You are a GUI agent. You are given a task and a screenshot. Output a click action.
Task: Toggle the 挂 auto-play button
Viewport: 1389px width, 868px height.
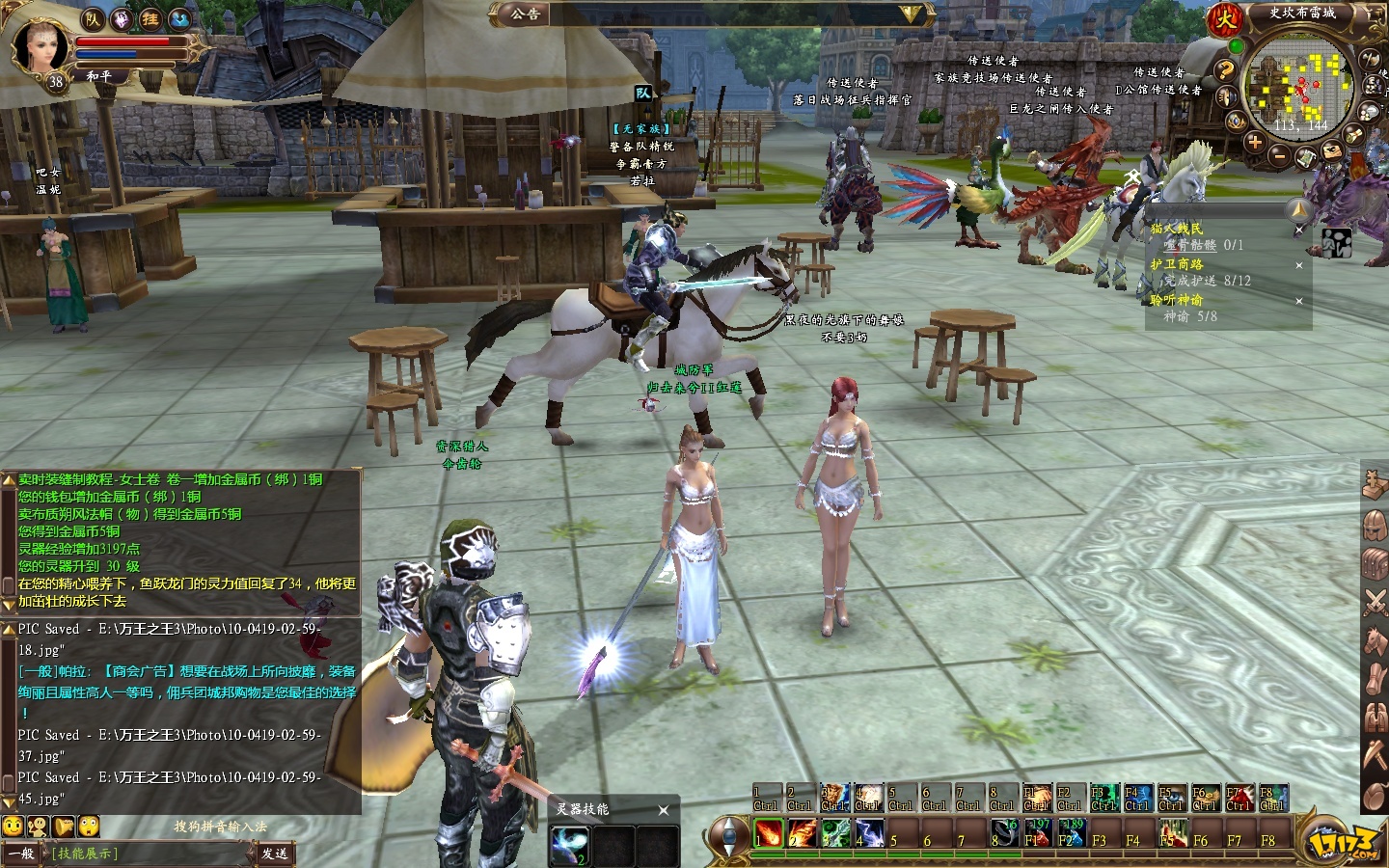150,18
